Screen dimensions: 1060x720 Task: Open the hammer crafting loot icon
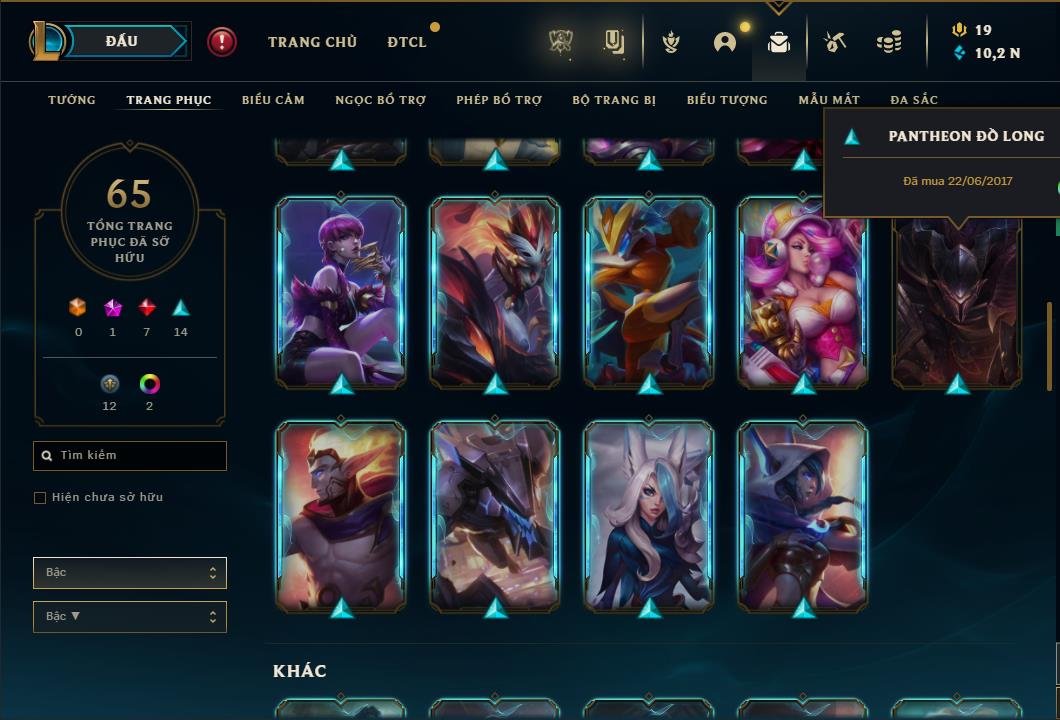click(x=835, y=42)
